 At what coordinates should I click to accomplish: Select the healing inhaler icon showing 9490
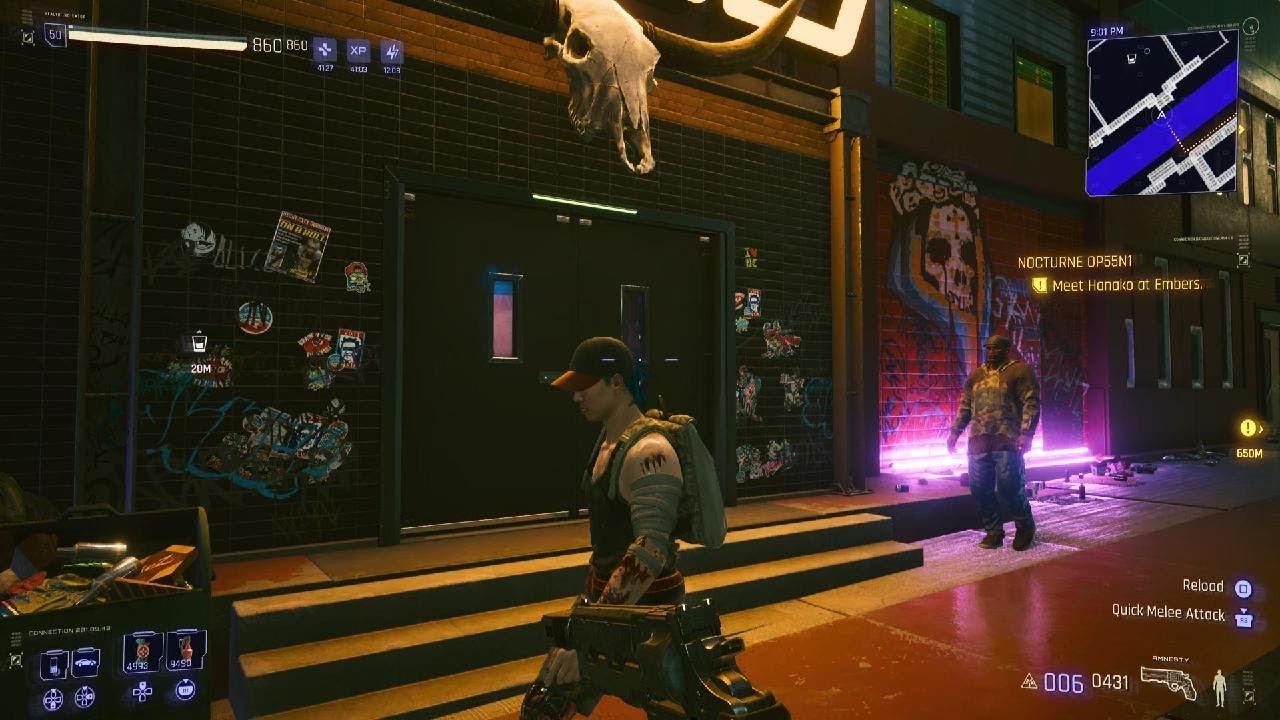(x=186, y=648)
